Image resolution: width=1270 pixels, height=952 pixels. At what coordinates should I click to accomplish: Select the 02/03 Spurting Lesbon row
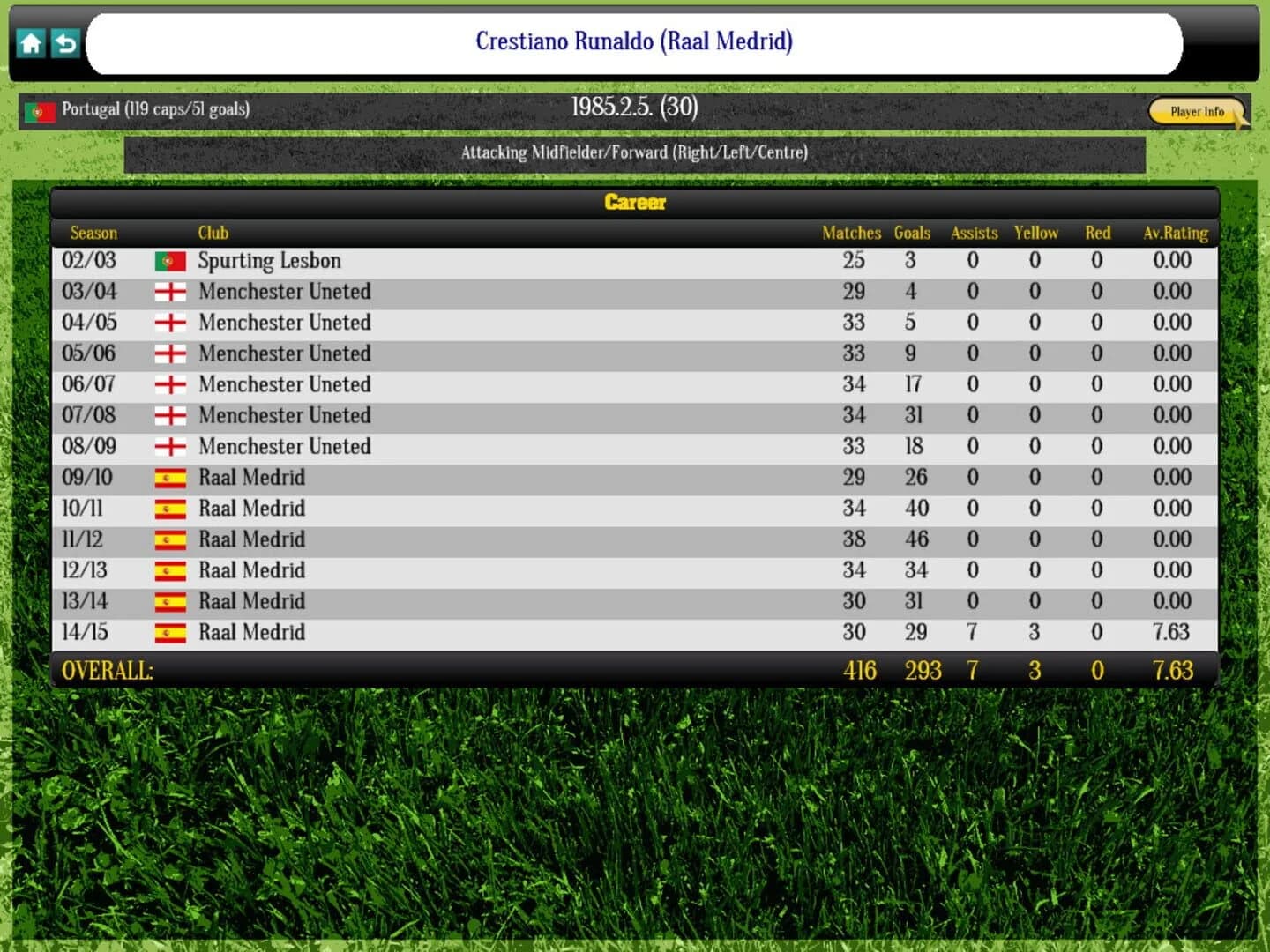tap(529, 261)
